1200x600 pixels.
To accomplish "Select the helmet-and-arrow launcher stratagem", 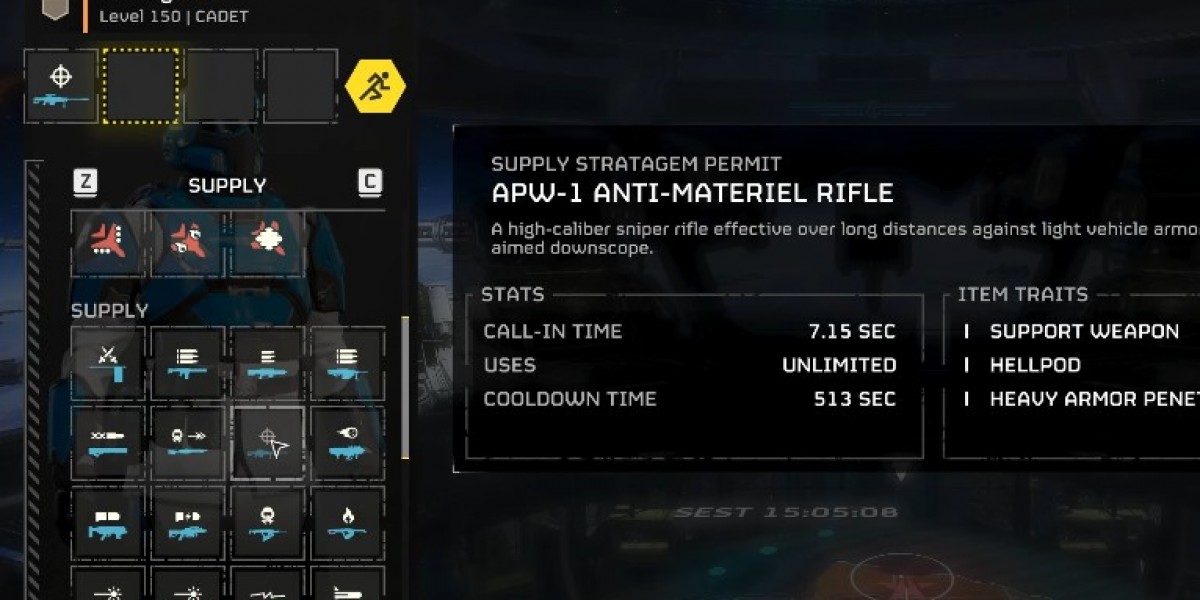I will point(188,442).
